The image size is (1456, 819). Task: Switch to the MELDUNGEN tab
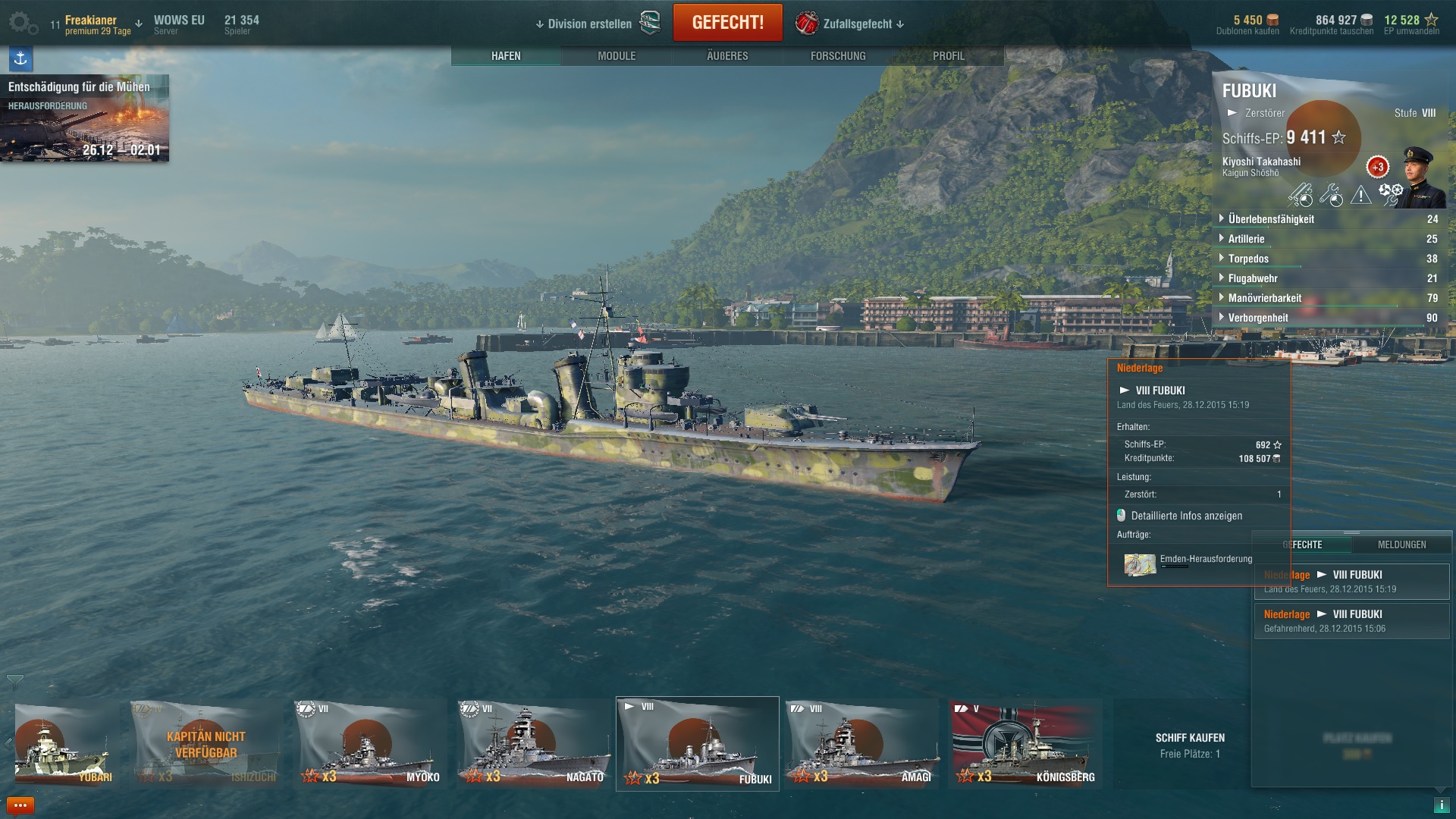click(x=1401, y=544)
